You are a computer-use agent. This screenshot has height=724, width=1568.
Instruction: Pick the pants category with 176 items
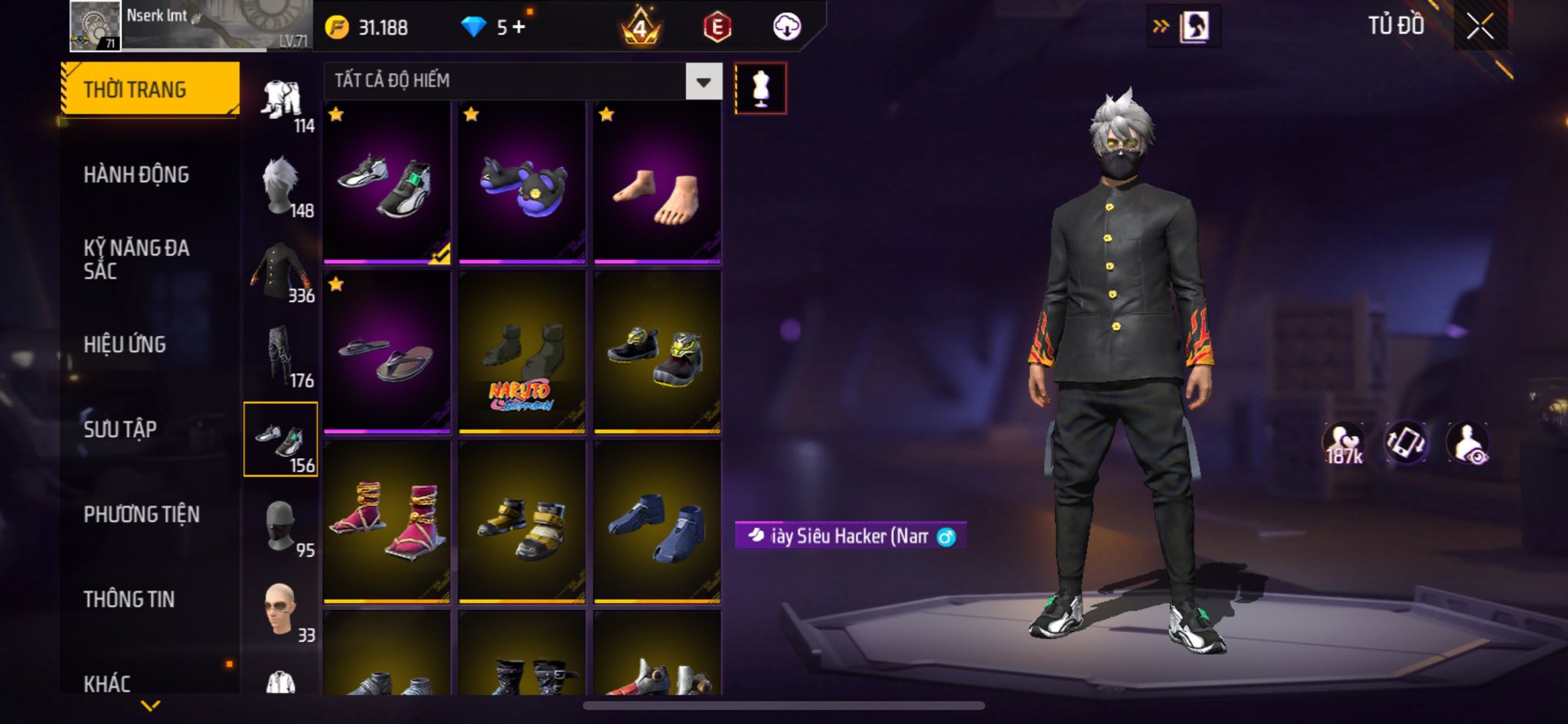point(282,356)
